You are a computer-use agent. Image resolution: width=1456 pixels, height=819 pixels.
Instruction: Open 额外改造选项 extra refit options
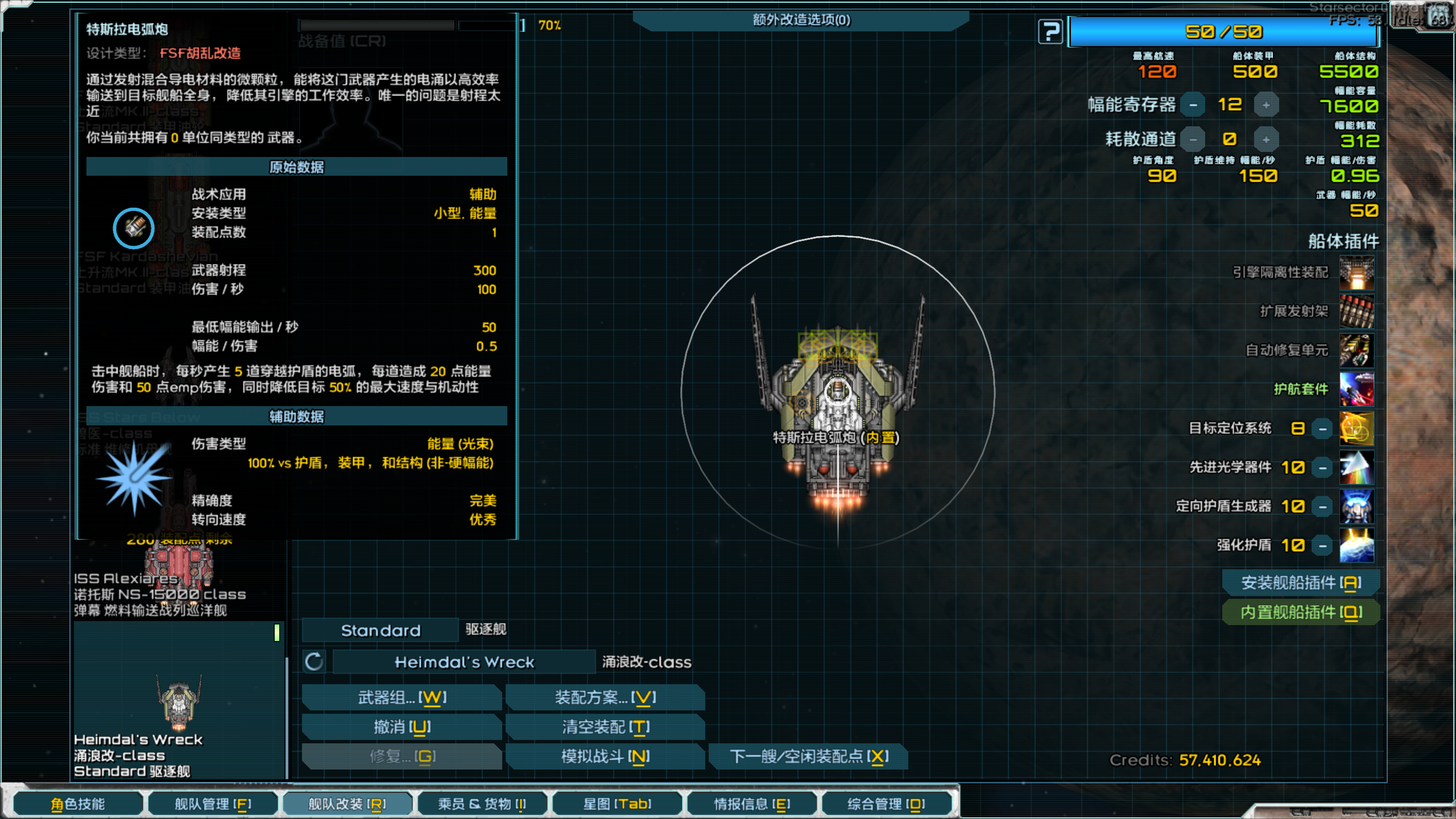[801, 20]
